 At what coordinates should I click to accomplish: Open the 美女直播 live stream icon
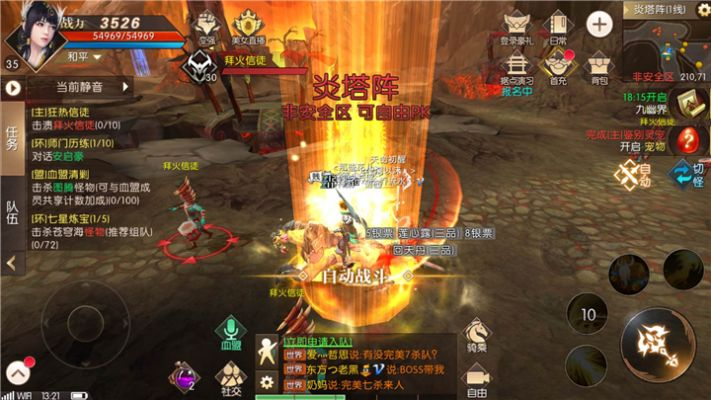(x=247, y=27)
